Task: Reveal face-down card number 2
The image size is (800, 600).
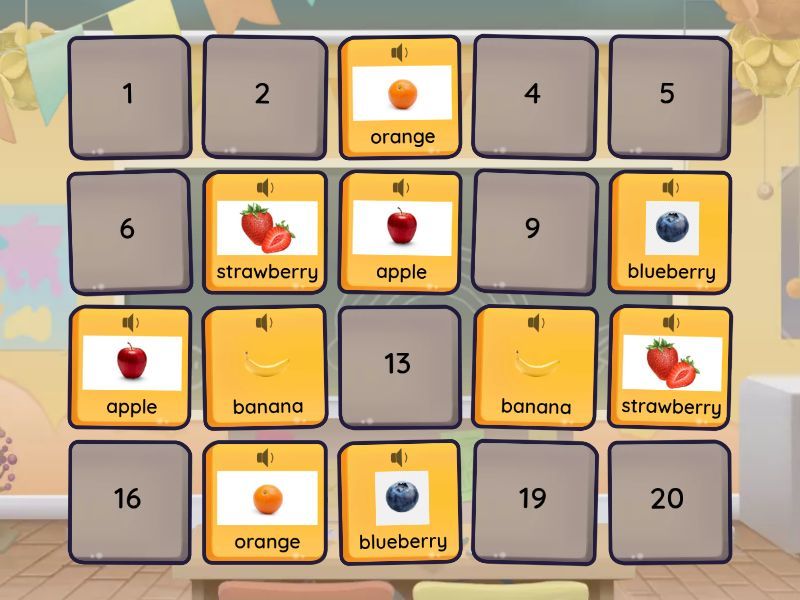Action: pos(263,96)
